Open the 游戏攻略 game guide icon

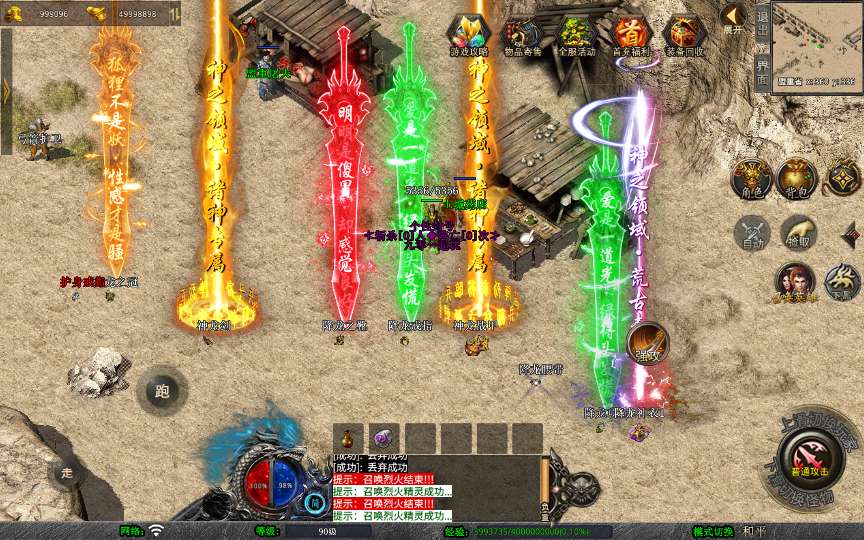click(468, 35)
